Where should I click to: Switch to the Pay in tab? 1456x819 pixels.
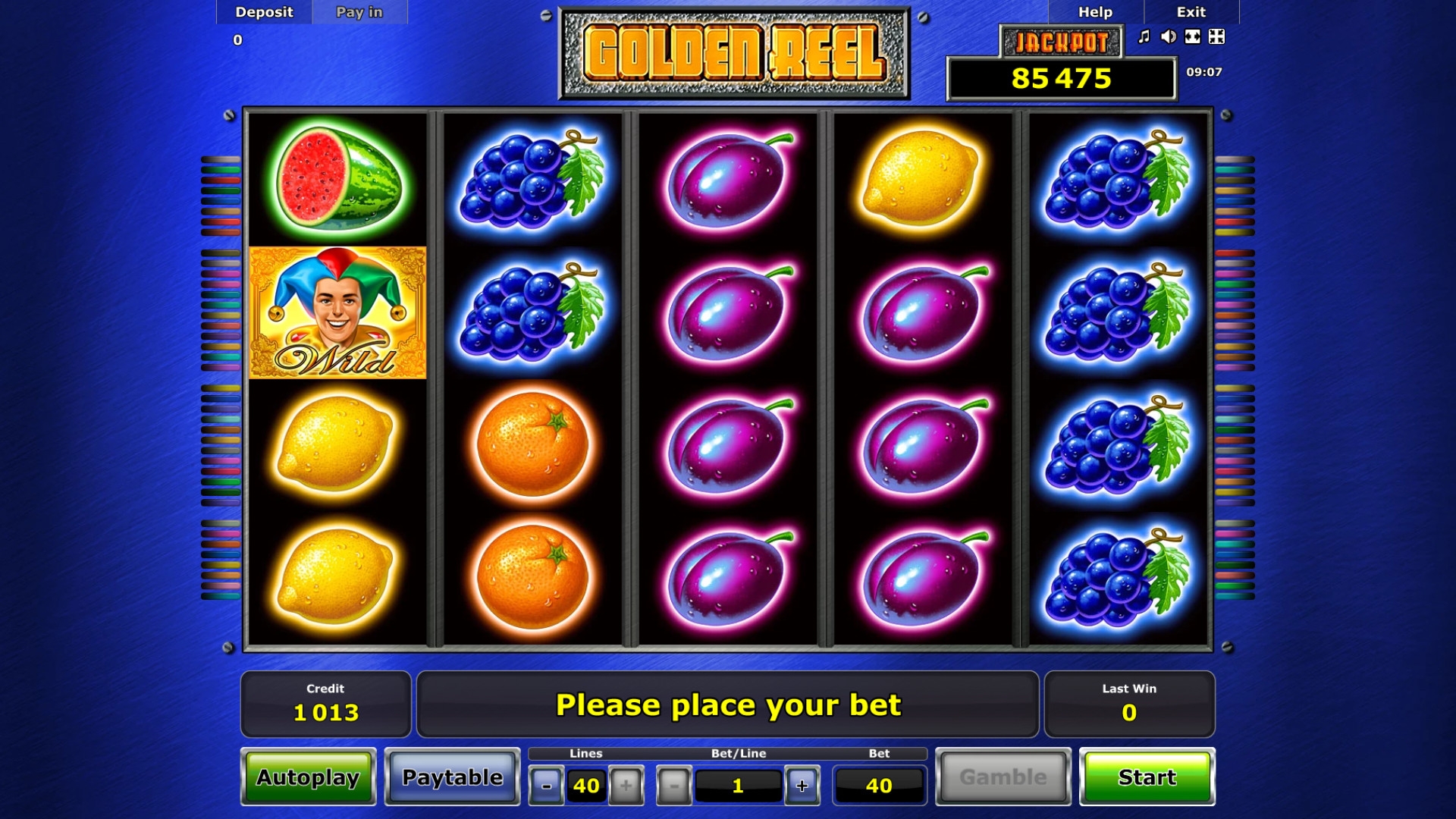(359, 12)
